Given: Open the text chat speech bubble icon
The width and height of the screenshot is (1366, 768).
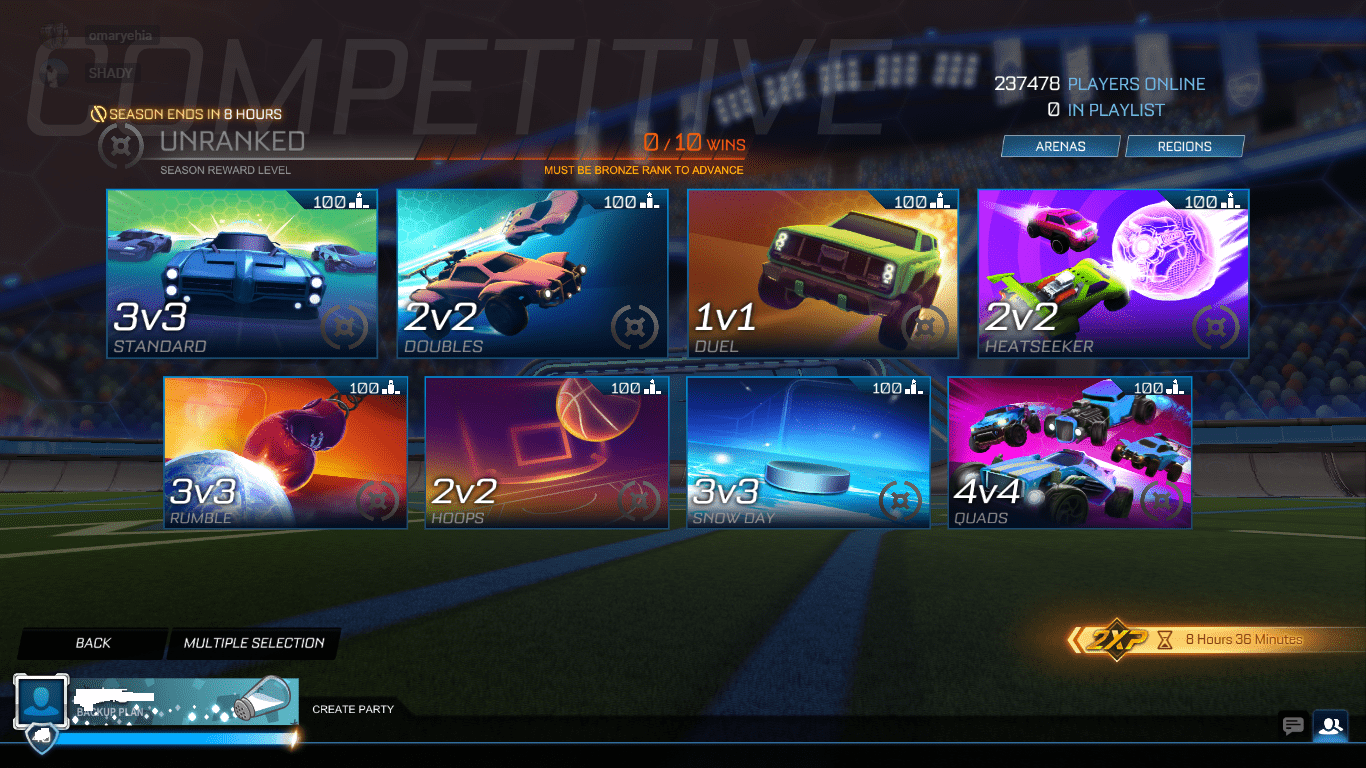Looking at the screenshot, I should point(1291,726).
